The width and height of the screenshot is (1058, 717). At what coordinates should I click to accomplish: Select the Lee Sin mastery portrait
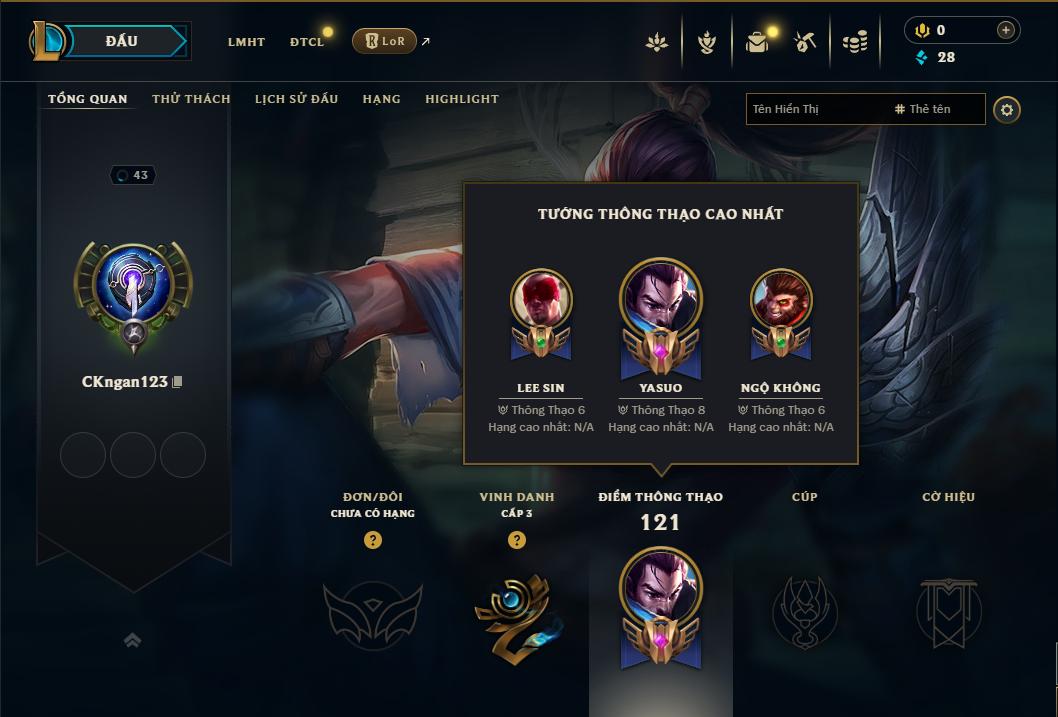coord(541,300)
